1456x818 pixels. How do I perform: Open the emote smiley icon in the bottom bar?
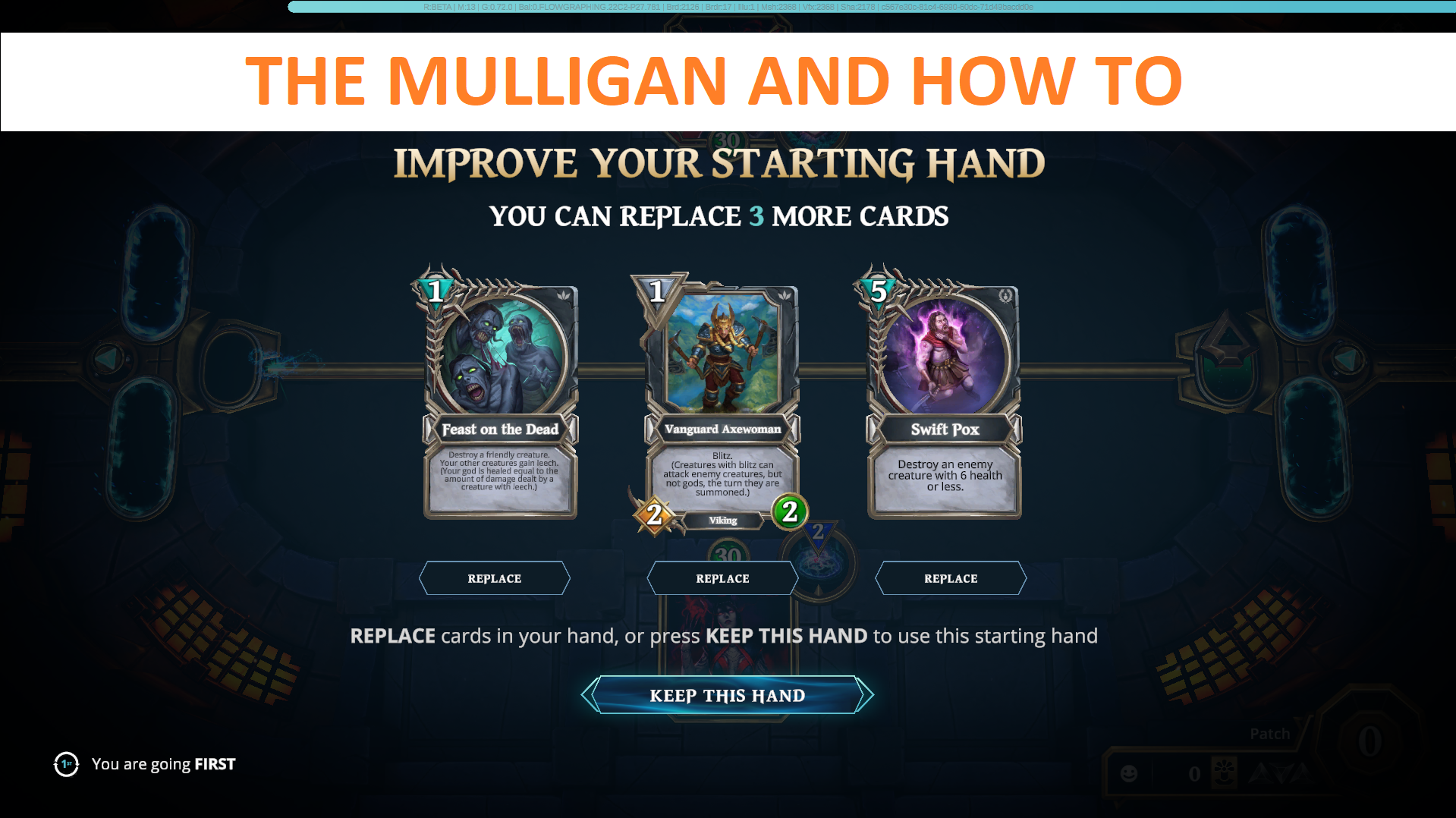coord(1129,774)
